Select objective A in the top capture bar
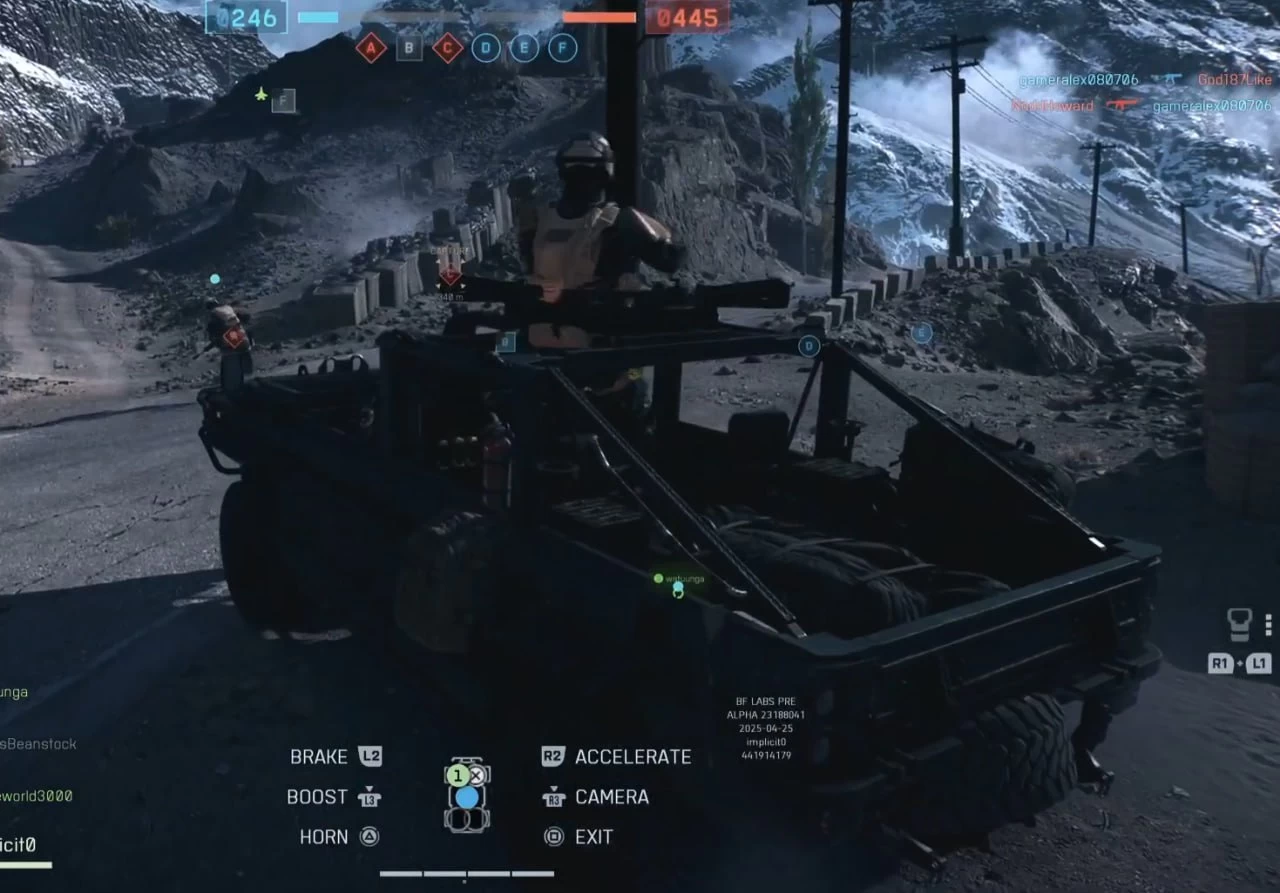This screenshot has width=1280, height=893. coord(371,47)
